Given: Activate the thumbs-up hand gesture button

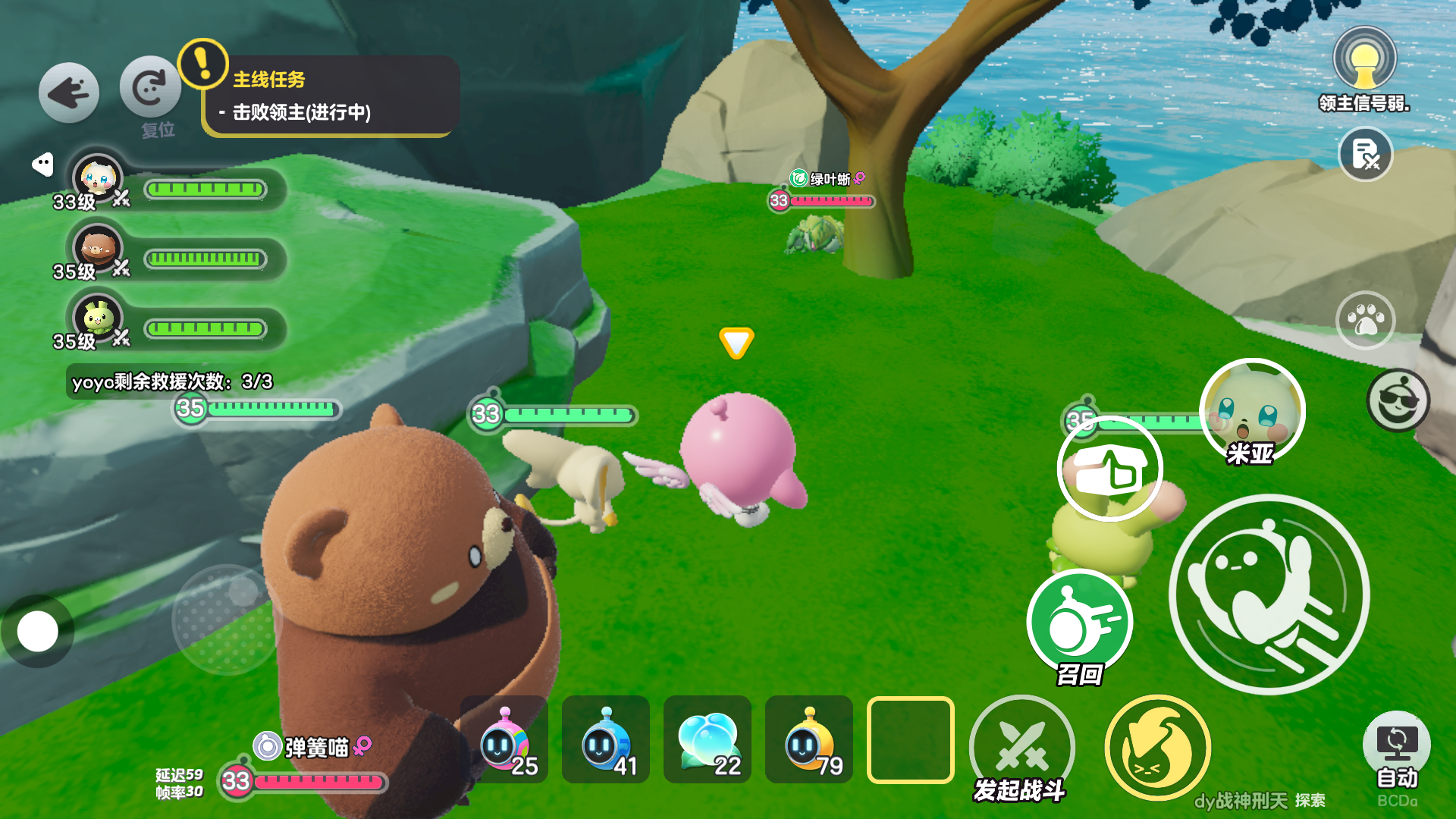Looking at the screenshot, I should pyautogui.click(x=1109, y=469).
